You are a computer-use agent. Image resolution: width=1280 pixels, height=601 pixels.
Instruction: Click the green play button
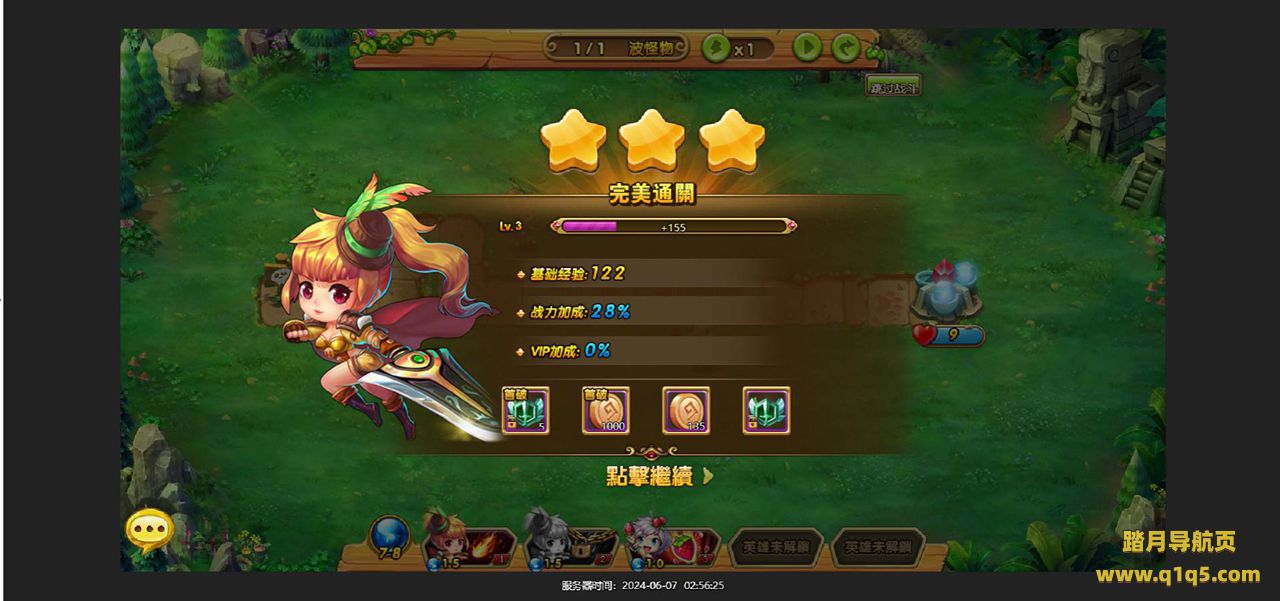[x=807, y=47]
